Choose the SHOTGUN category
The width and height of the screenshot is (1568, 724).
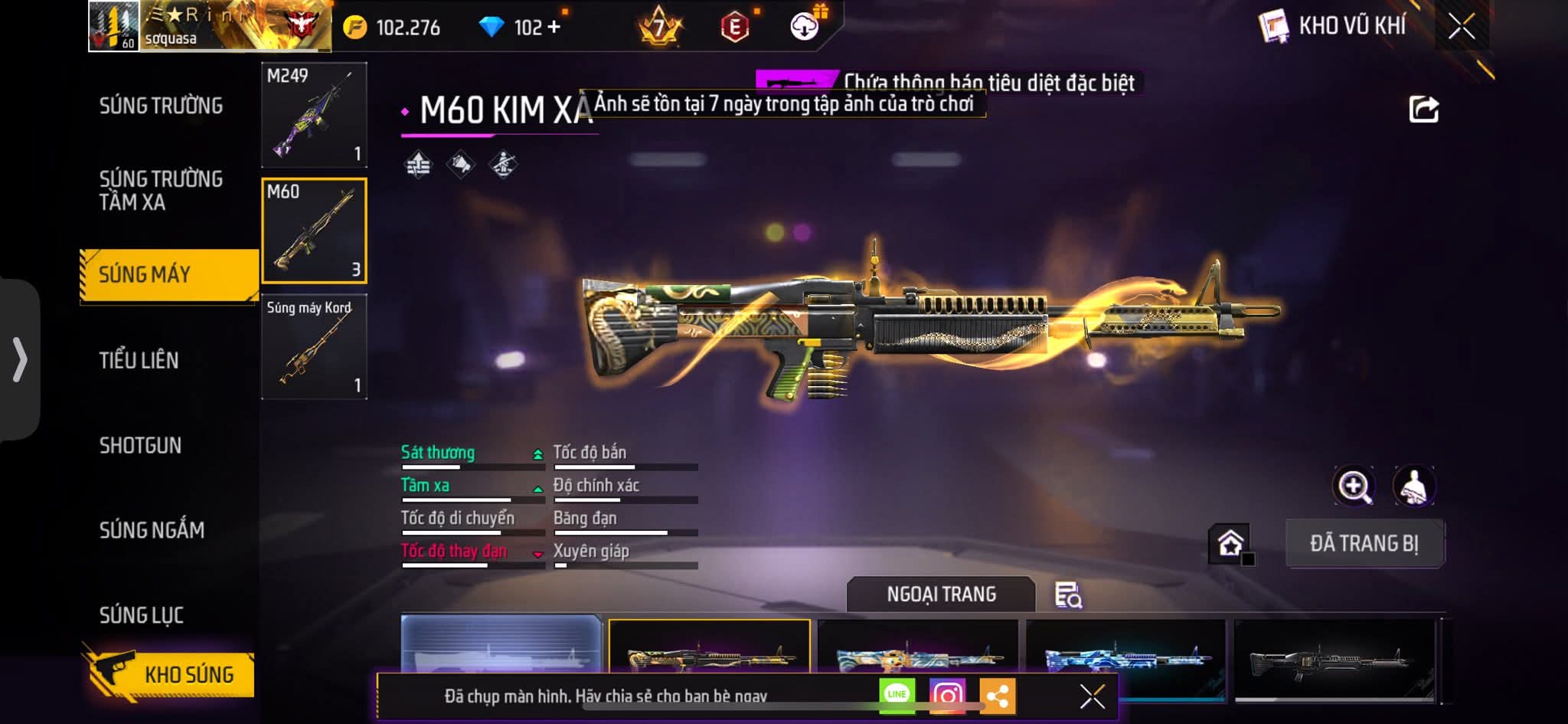pos(140,445)
